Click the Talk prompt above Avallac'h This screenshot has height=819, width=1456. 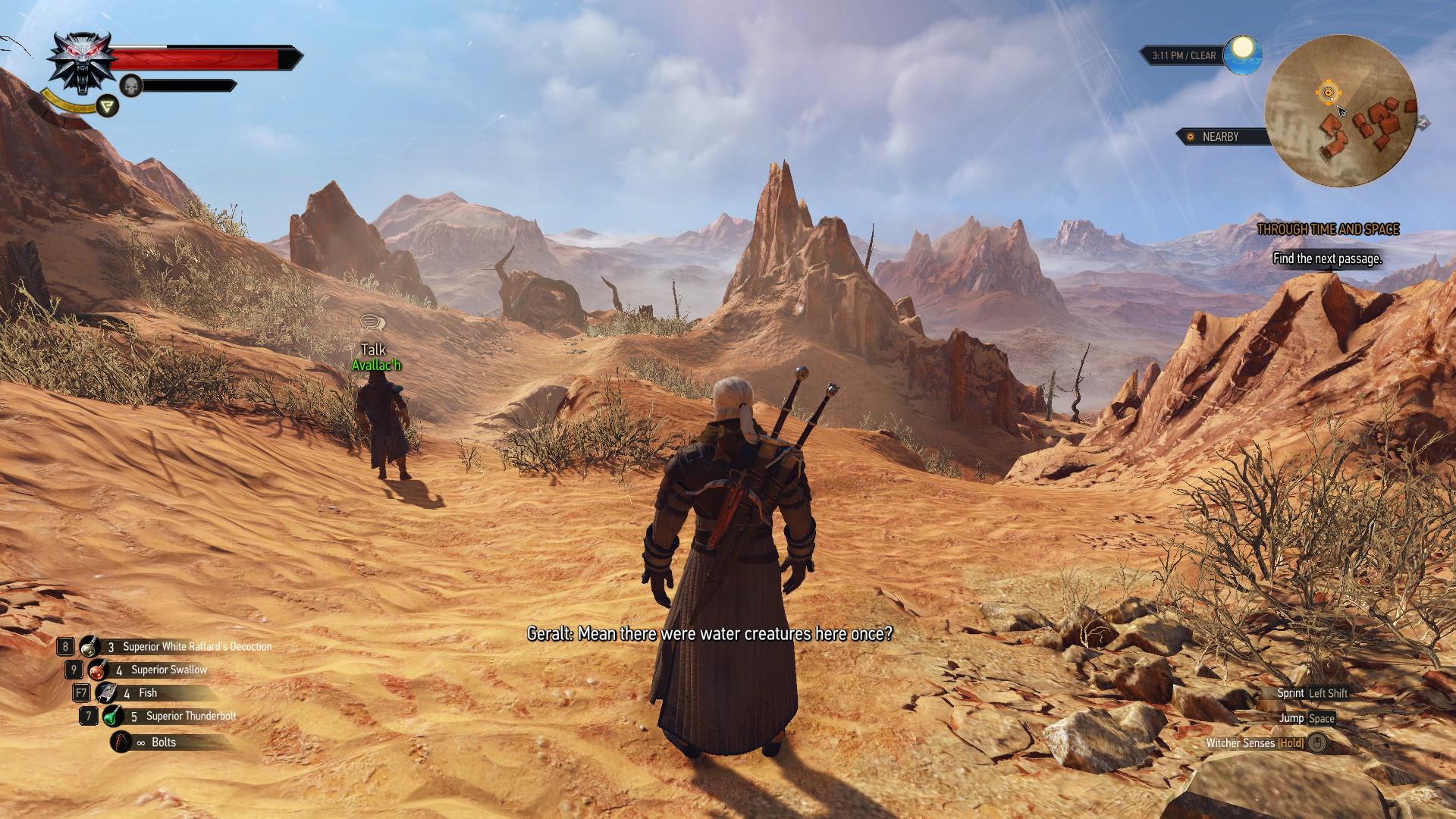[373, 349]
